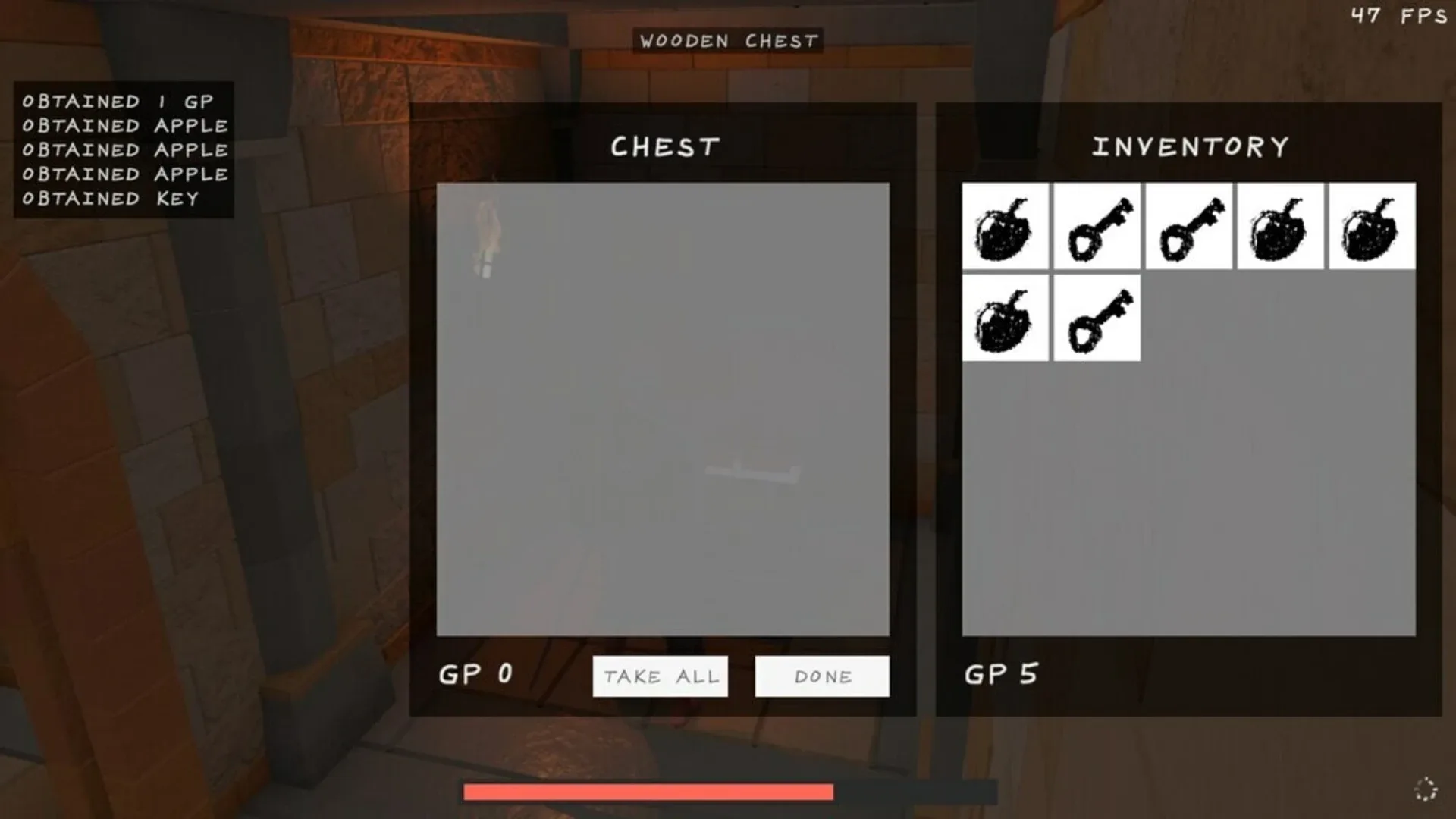Viewport: 1456px width, 819px height.
Task: Select the apple in the second inventory row
Action: (x=1005, y=318)
